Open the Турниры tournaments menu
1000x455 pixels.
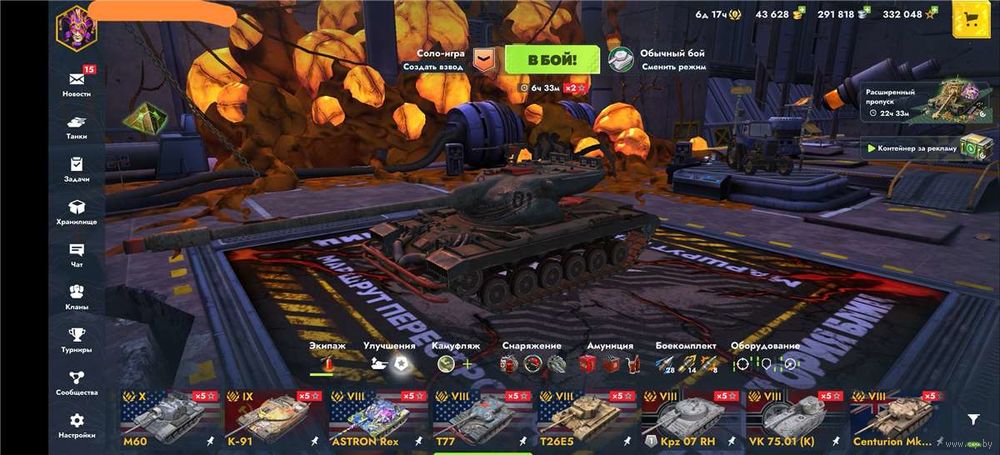[76, 339]
